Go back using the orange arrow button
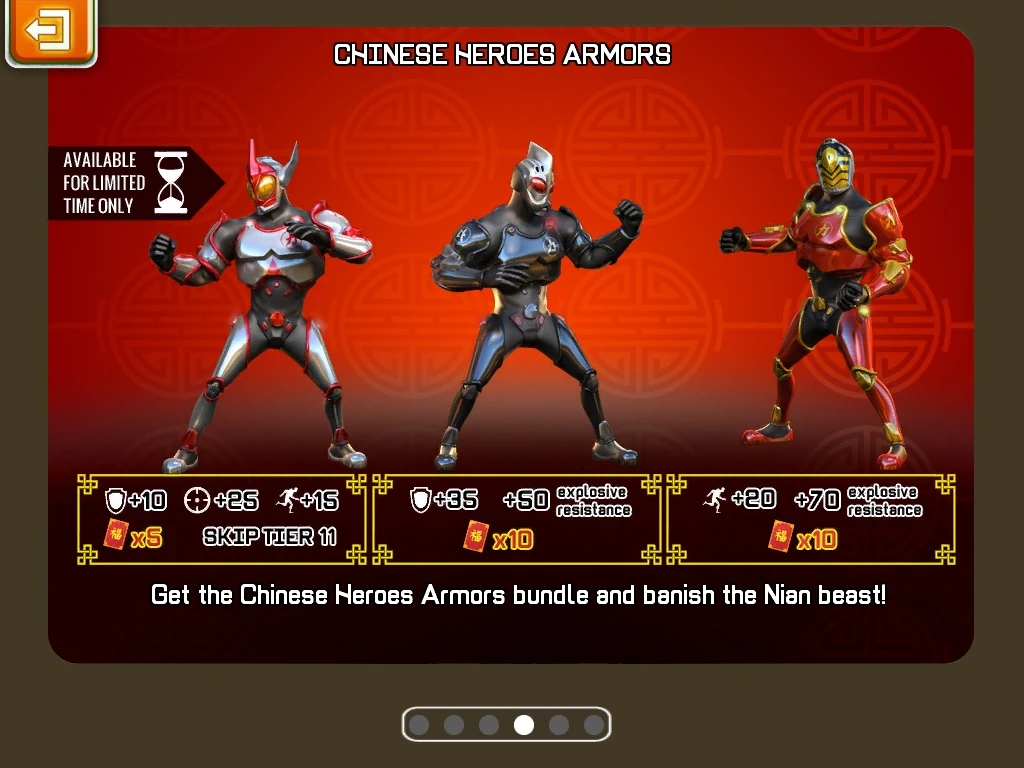 click(x=50, y=31)
